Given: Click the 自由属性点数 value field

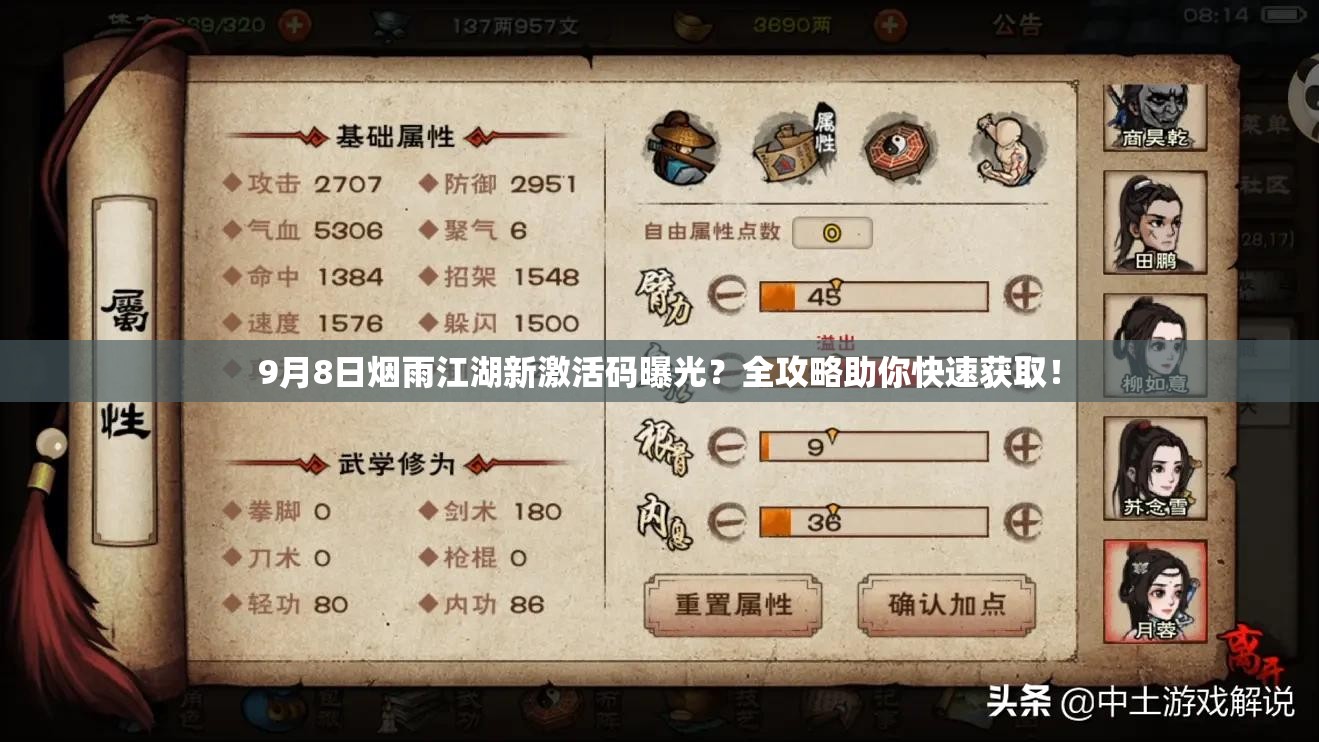Looking at the screenshot, I should tap(833, 232).
